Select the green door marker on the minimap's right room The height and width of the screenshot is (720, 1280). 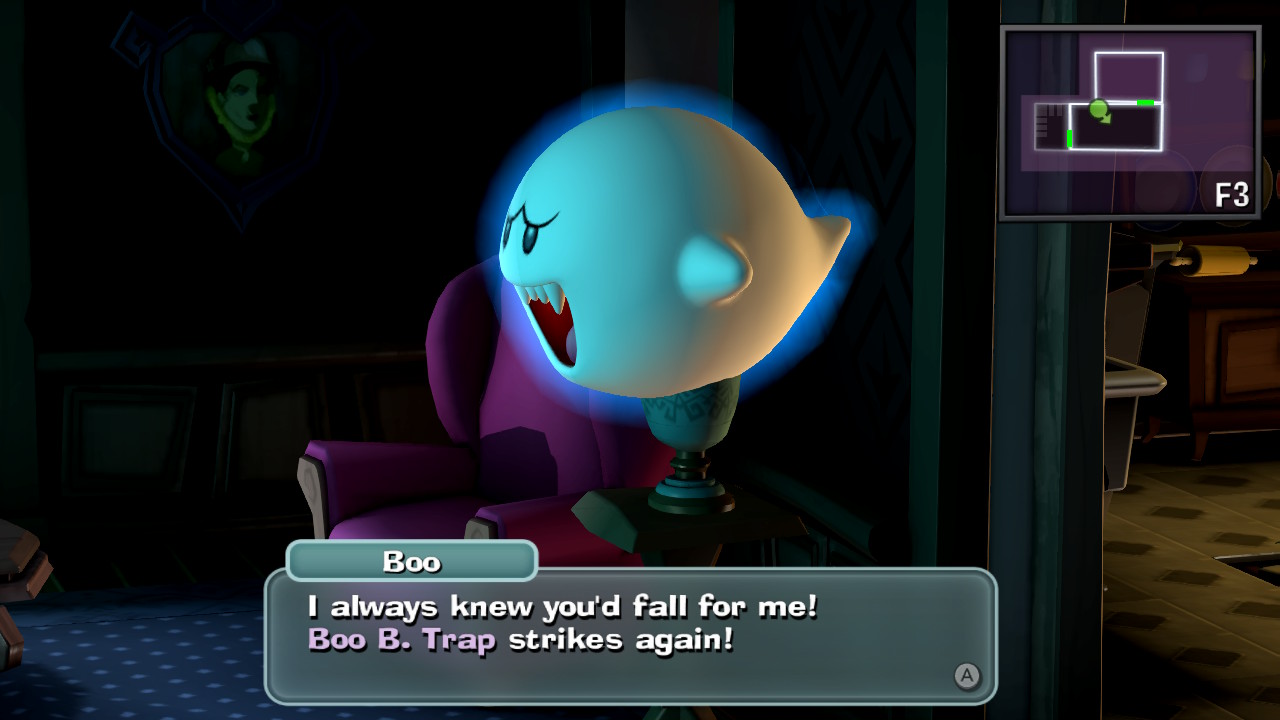coord(1144,102)
